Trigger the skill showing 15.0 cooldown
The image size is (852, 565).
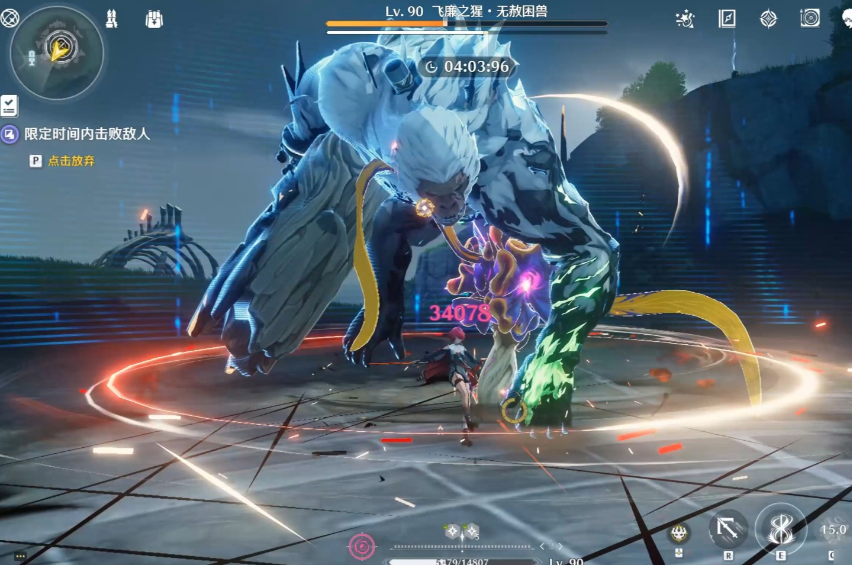point(832,531)
